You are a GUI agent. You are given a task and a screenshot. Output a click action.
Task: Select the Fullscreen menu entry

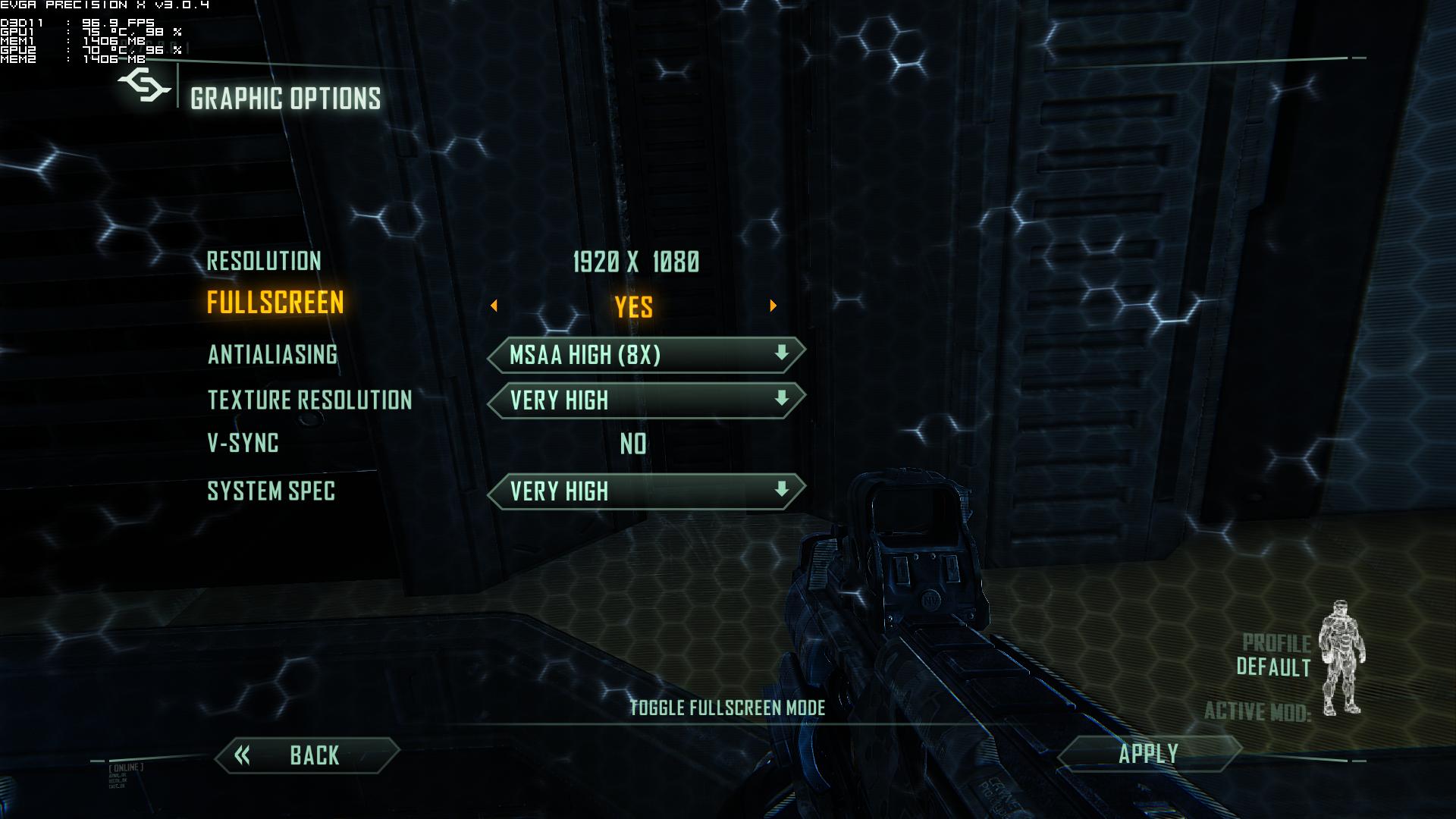[275, 303]
